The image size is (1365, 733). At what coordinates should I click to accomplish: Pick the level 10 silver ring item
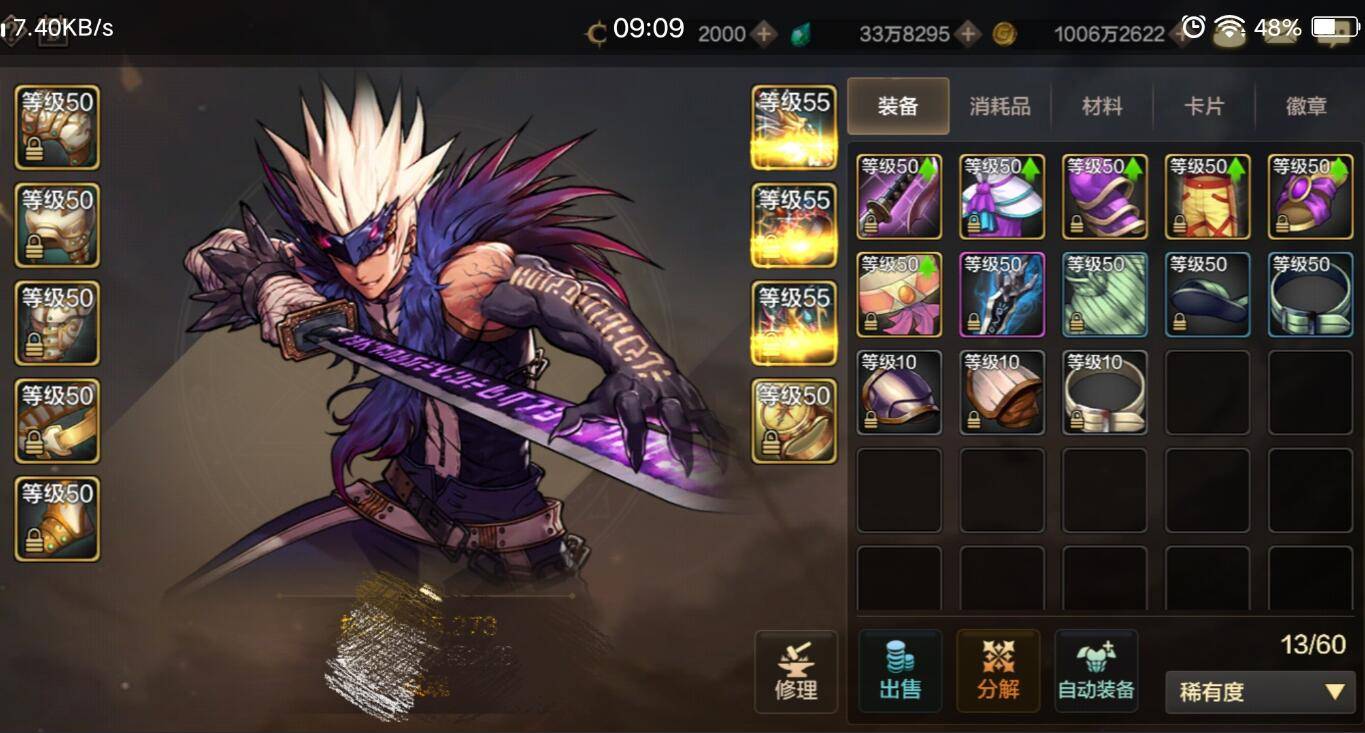1104,392
